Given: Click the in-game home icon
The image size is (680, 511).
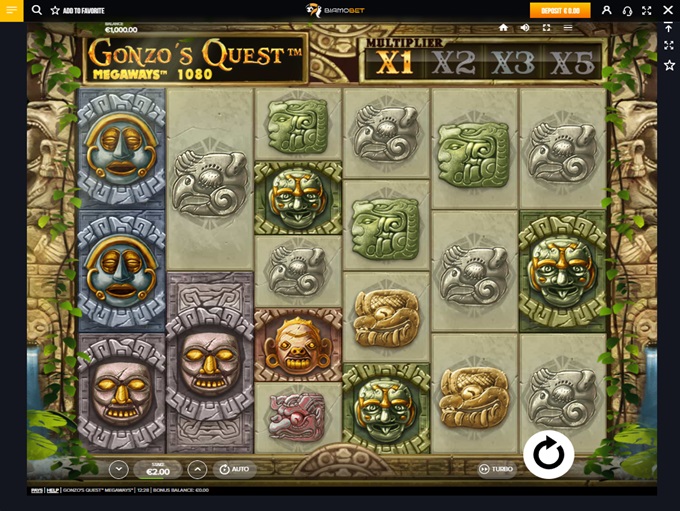Looking at the screenshot, I should 503,28.
